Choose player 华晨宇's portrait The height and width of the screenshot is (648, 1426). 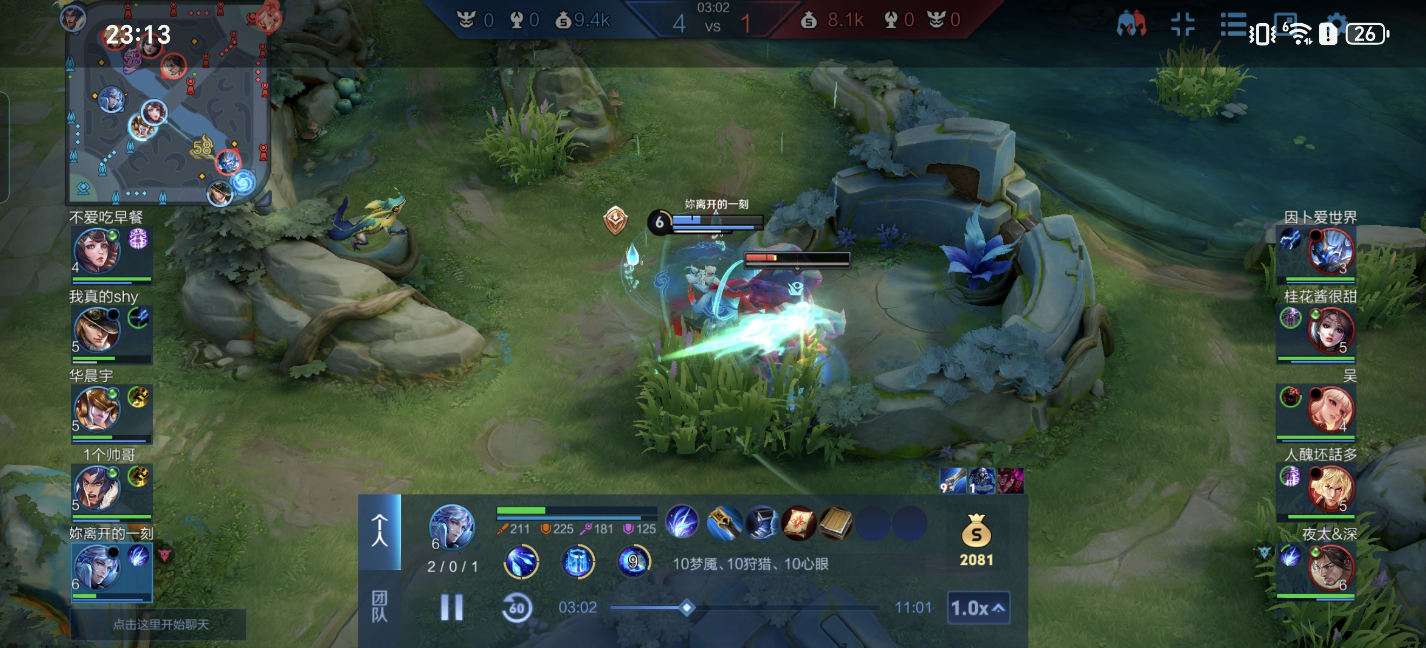97,408
